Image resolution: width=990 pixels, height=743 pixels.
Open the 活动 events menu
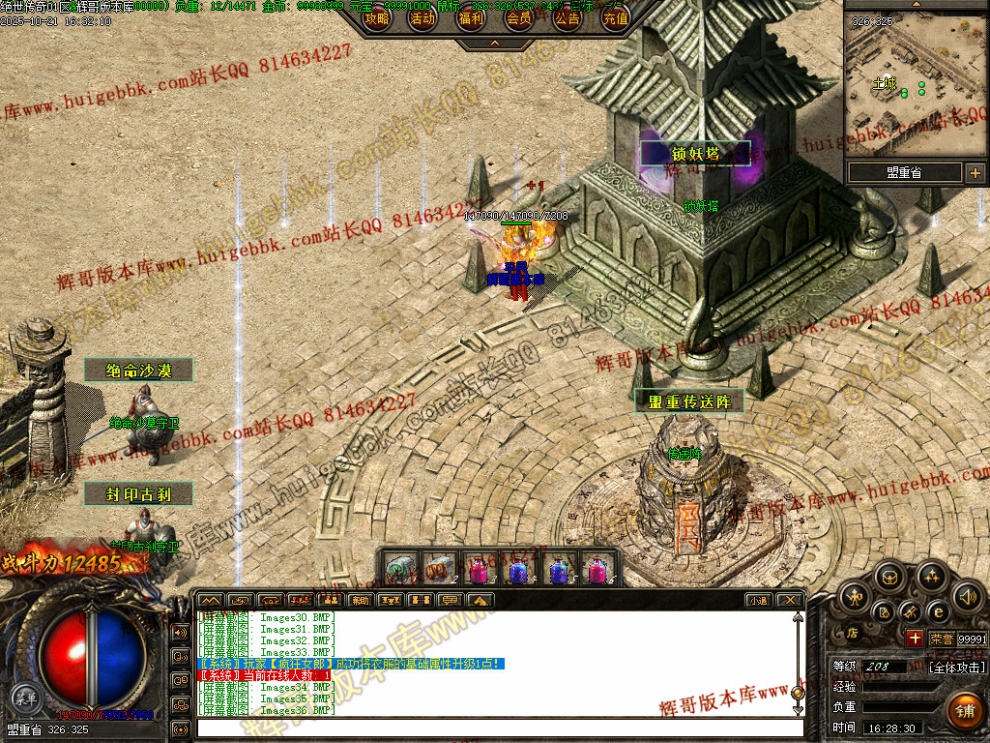[x=423, y=18]
